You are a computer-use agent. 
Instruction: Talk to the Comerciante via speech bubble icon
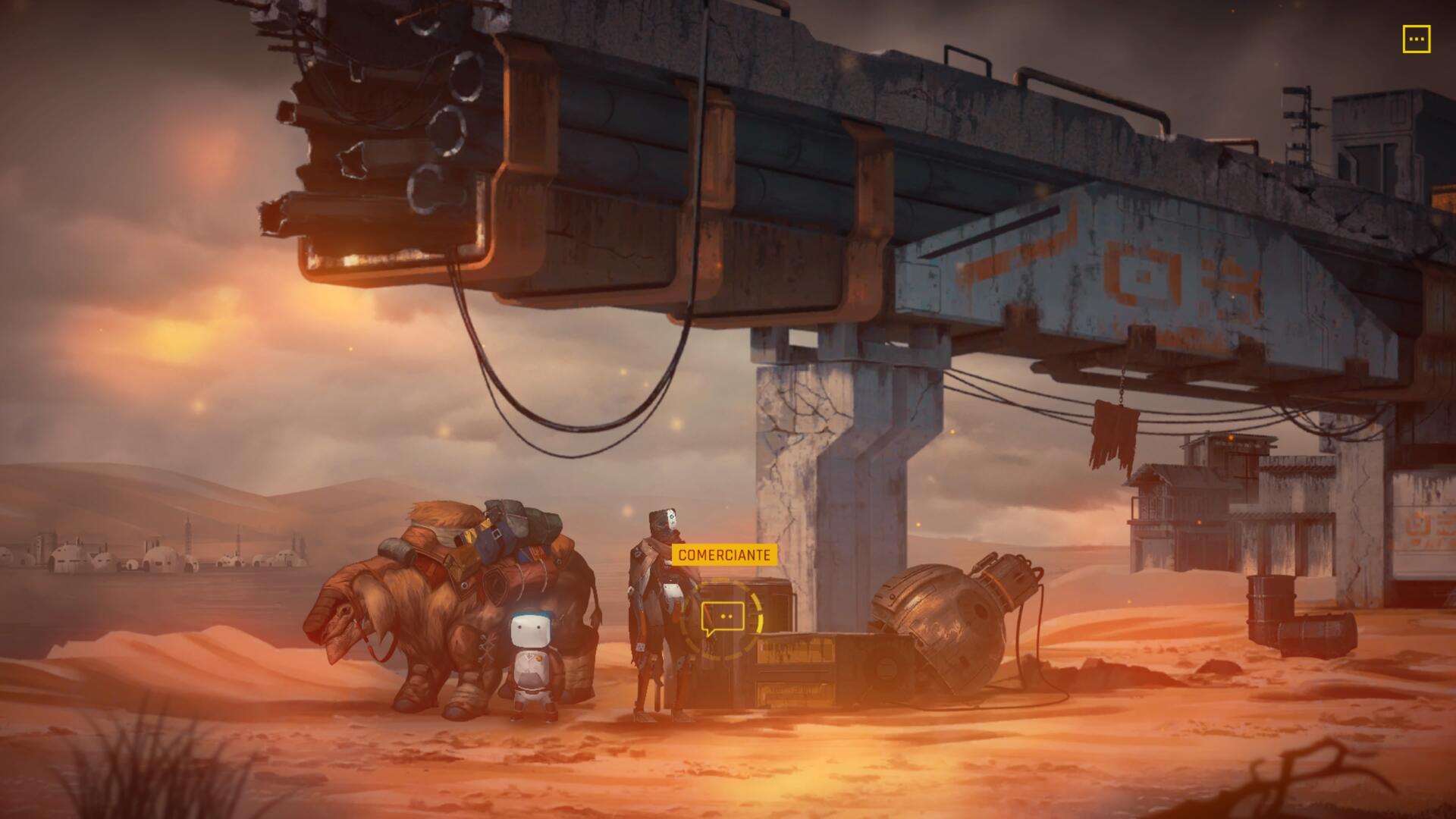click(x=722, y=618)
